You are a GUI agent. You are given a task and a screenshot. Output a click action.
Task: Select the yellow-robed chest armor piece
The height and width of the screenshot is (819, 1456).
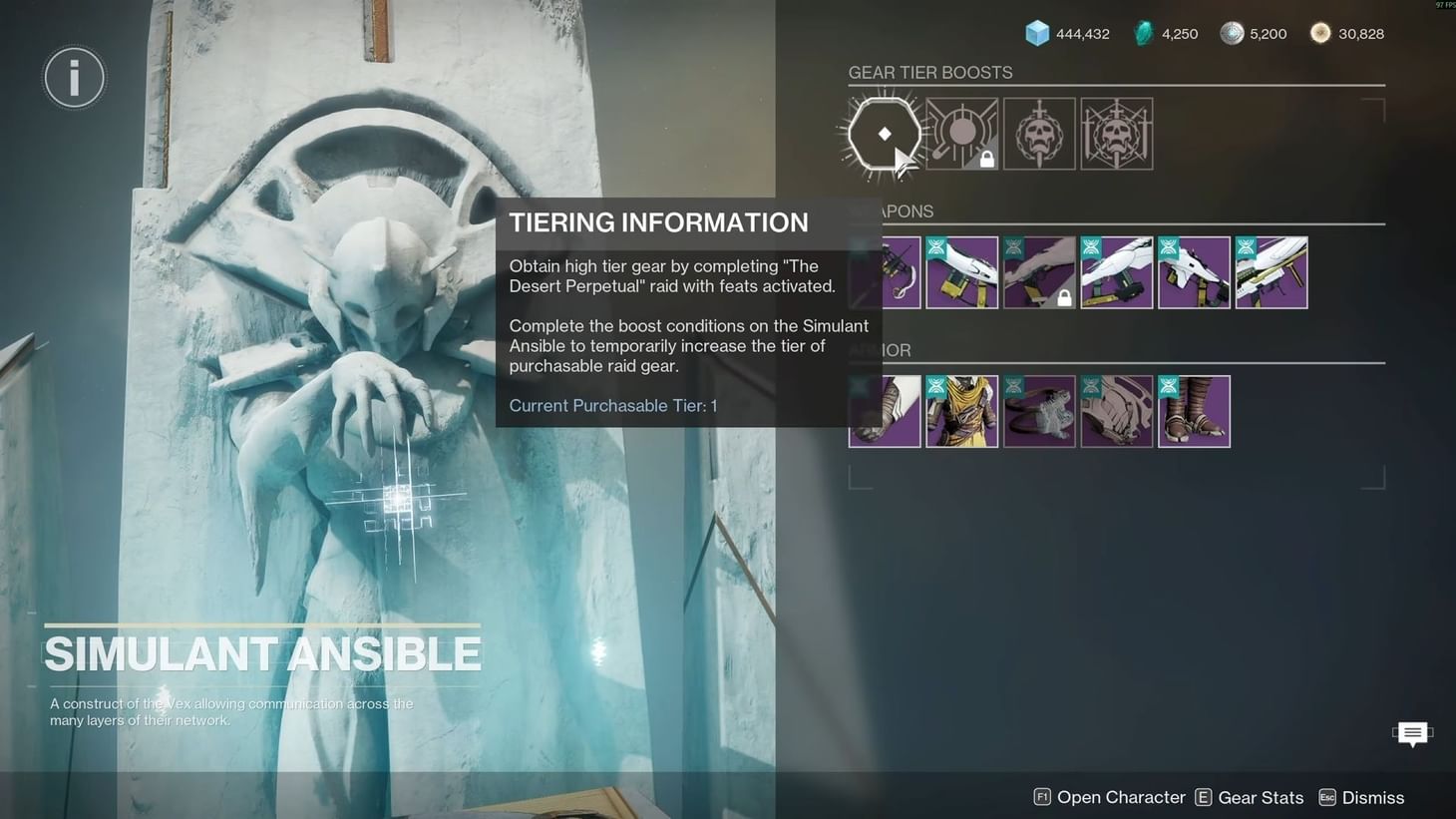(961, 410)
